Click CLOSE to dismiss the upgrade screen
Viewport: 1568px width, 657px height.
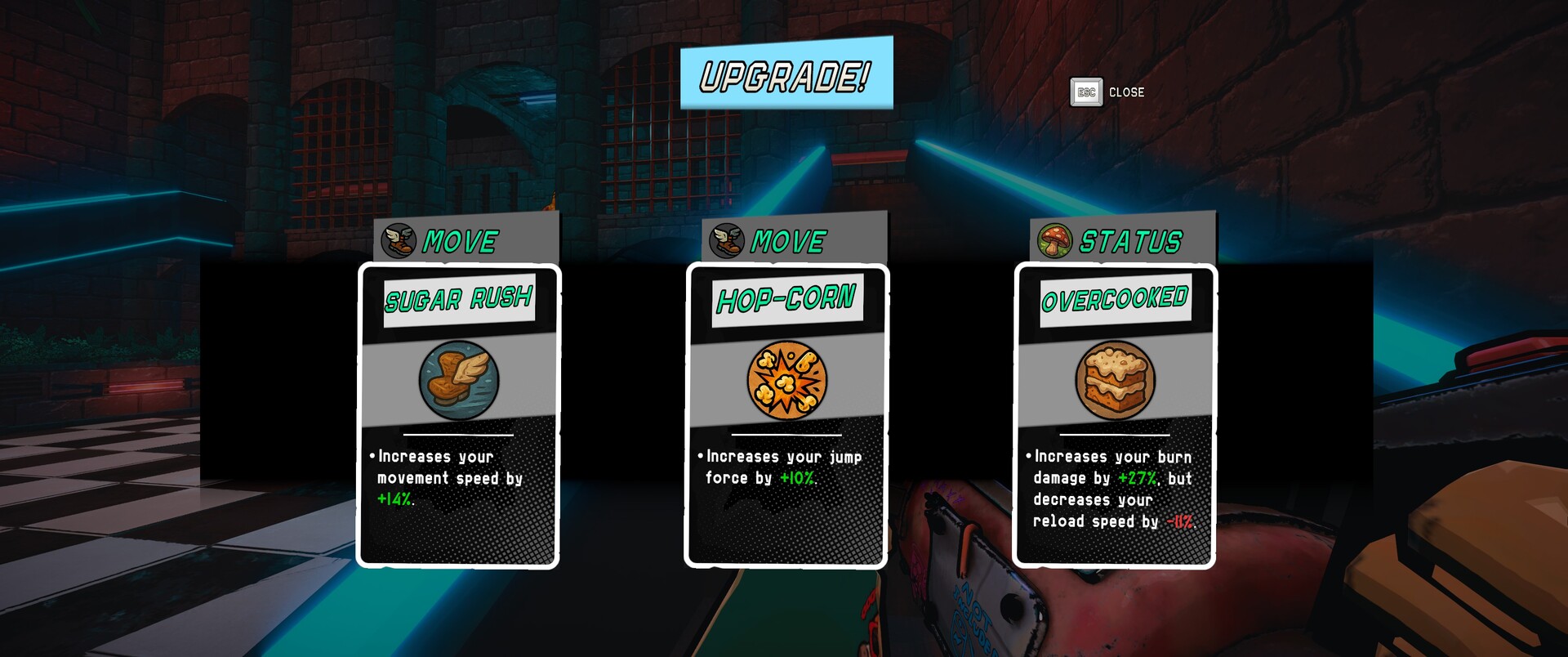pyautogui.click(x=1126, y=92)
